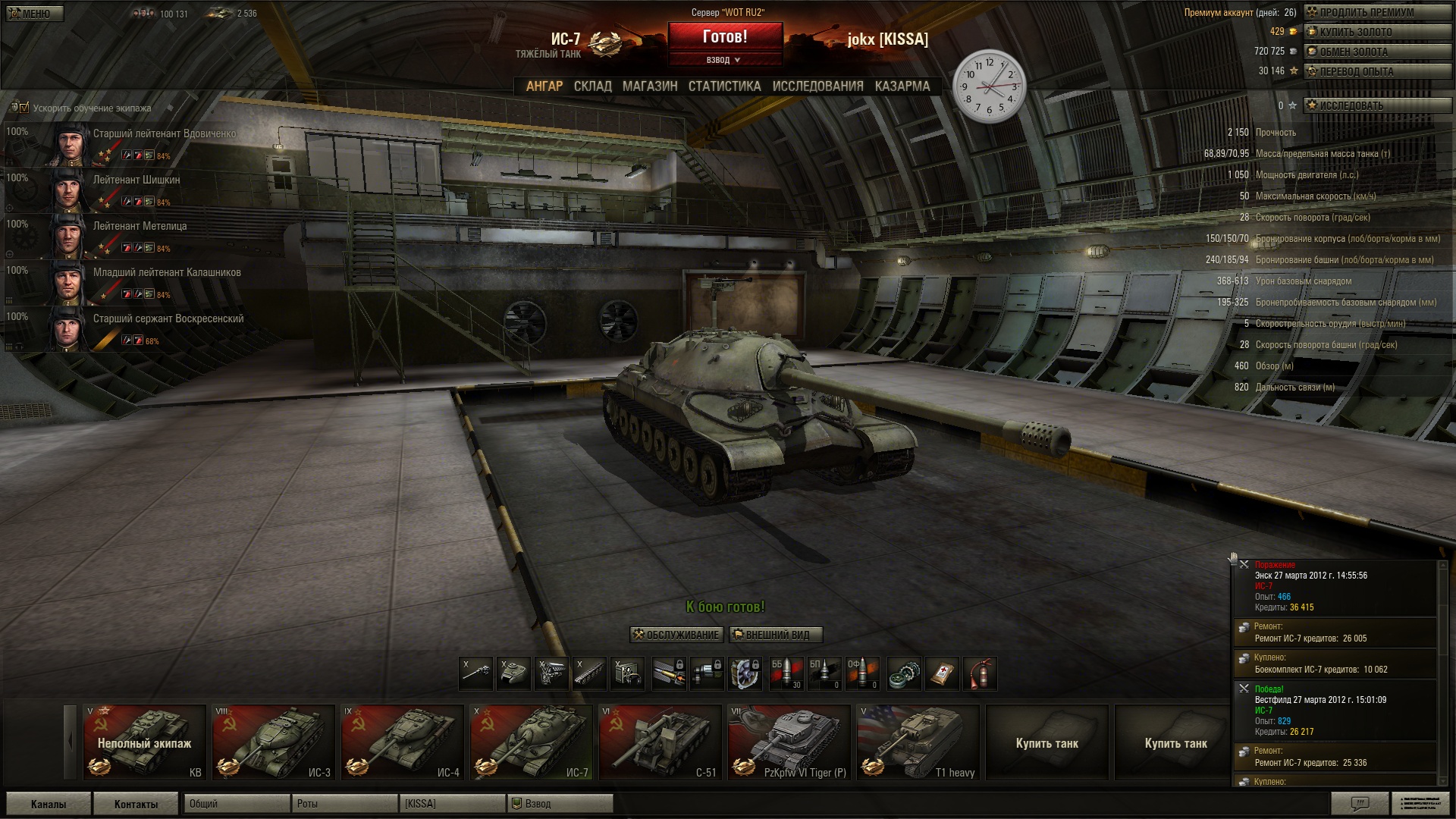
Task: Click Продлить премиум button
Action: click(x=1376, y=12)
